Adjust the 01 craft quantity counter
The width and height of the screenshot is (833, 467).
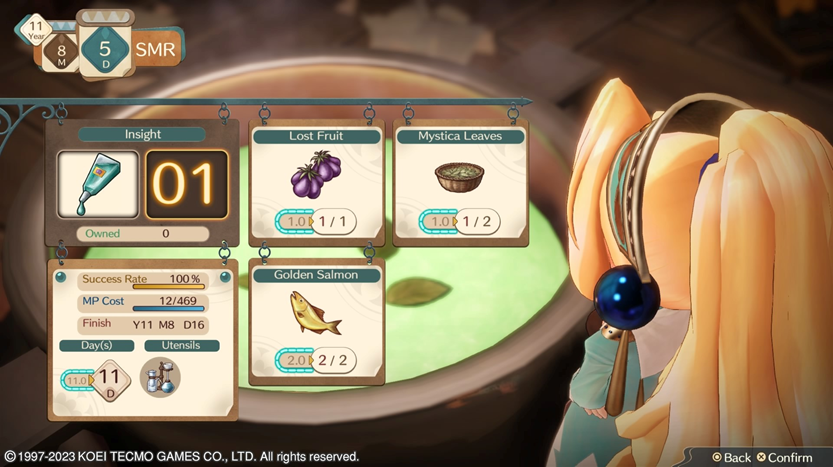[x=186, y=185]
